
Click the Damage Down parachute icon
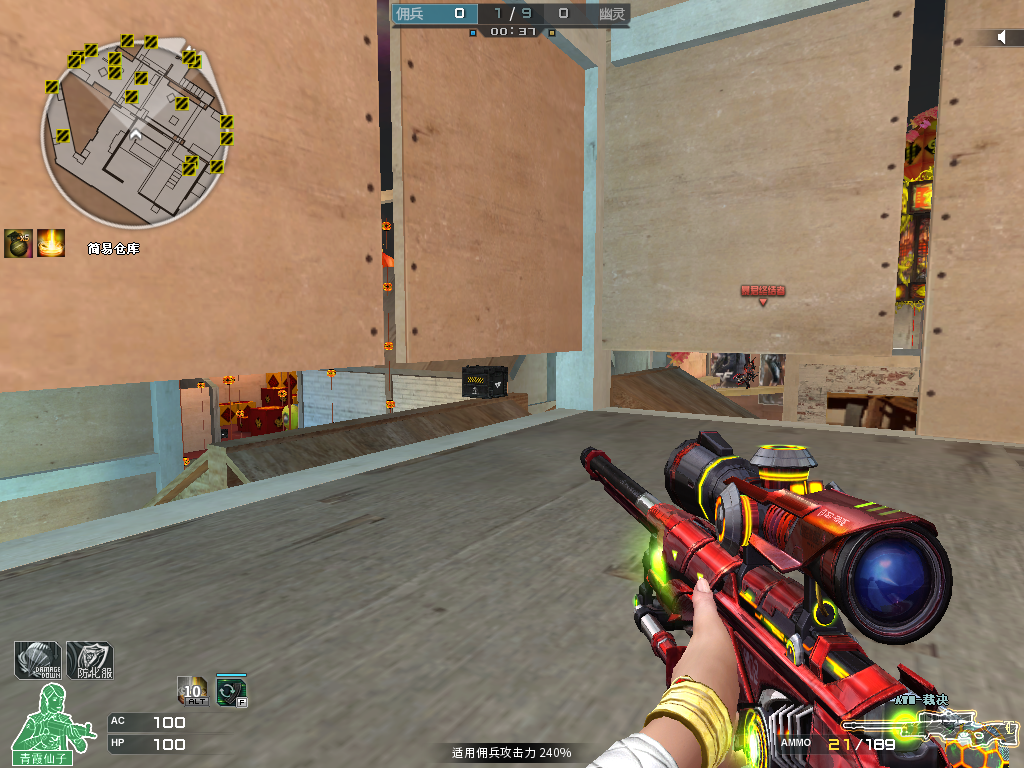pos(38,660)
